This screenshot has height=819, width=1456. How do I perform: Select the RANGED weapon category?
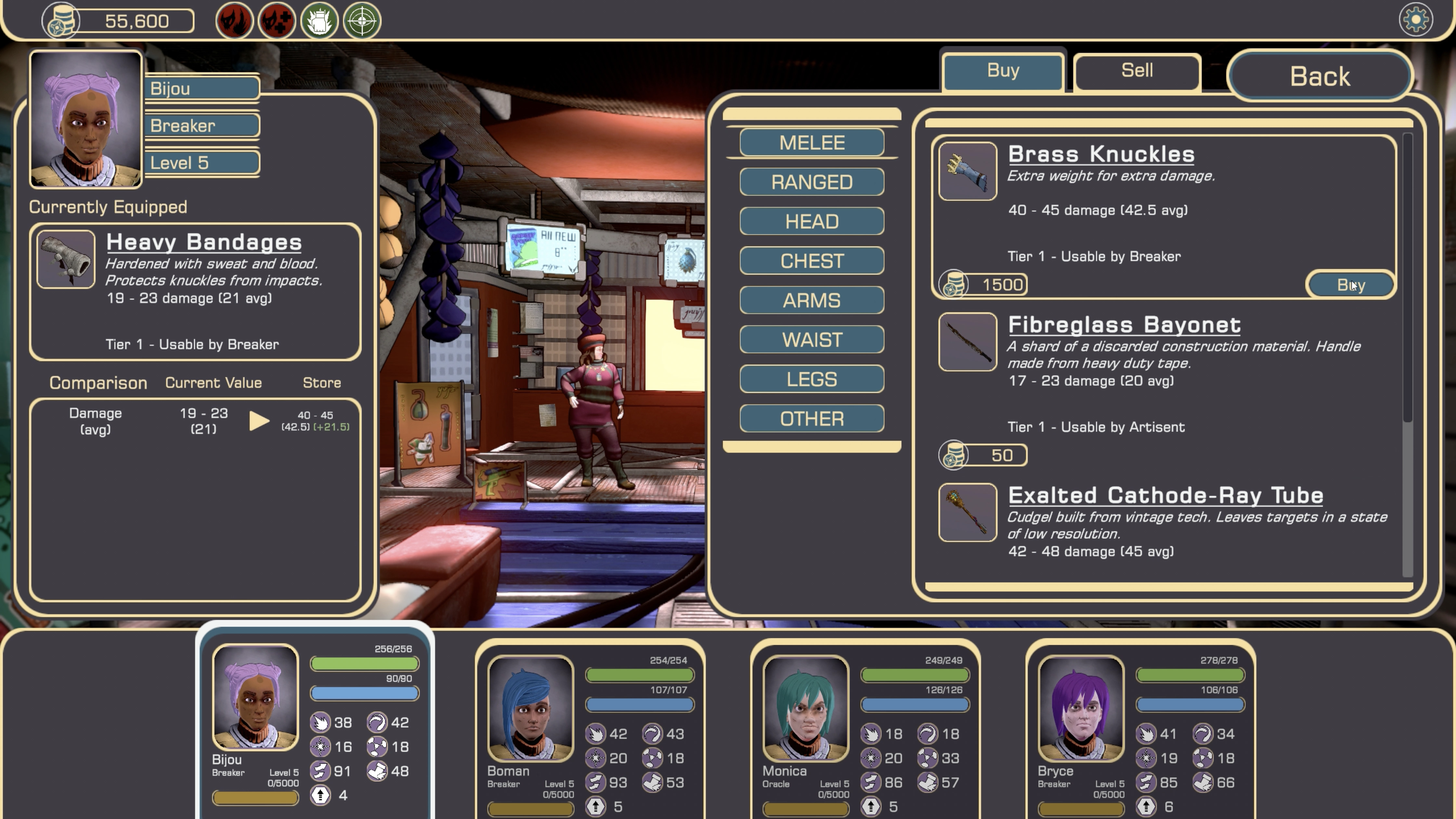(811, 182)
